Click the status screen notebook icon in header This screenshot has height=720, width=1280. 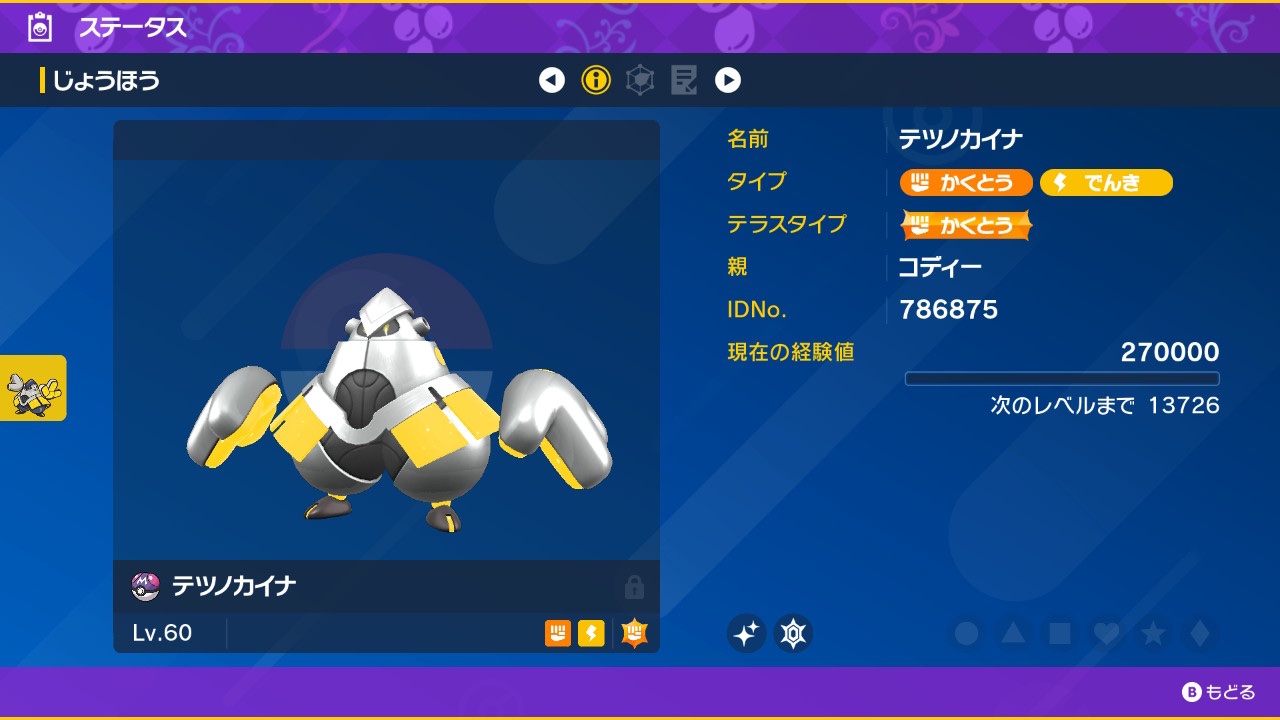[x=39, y=27]
